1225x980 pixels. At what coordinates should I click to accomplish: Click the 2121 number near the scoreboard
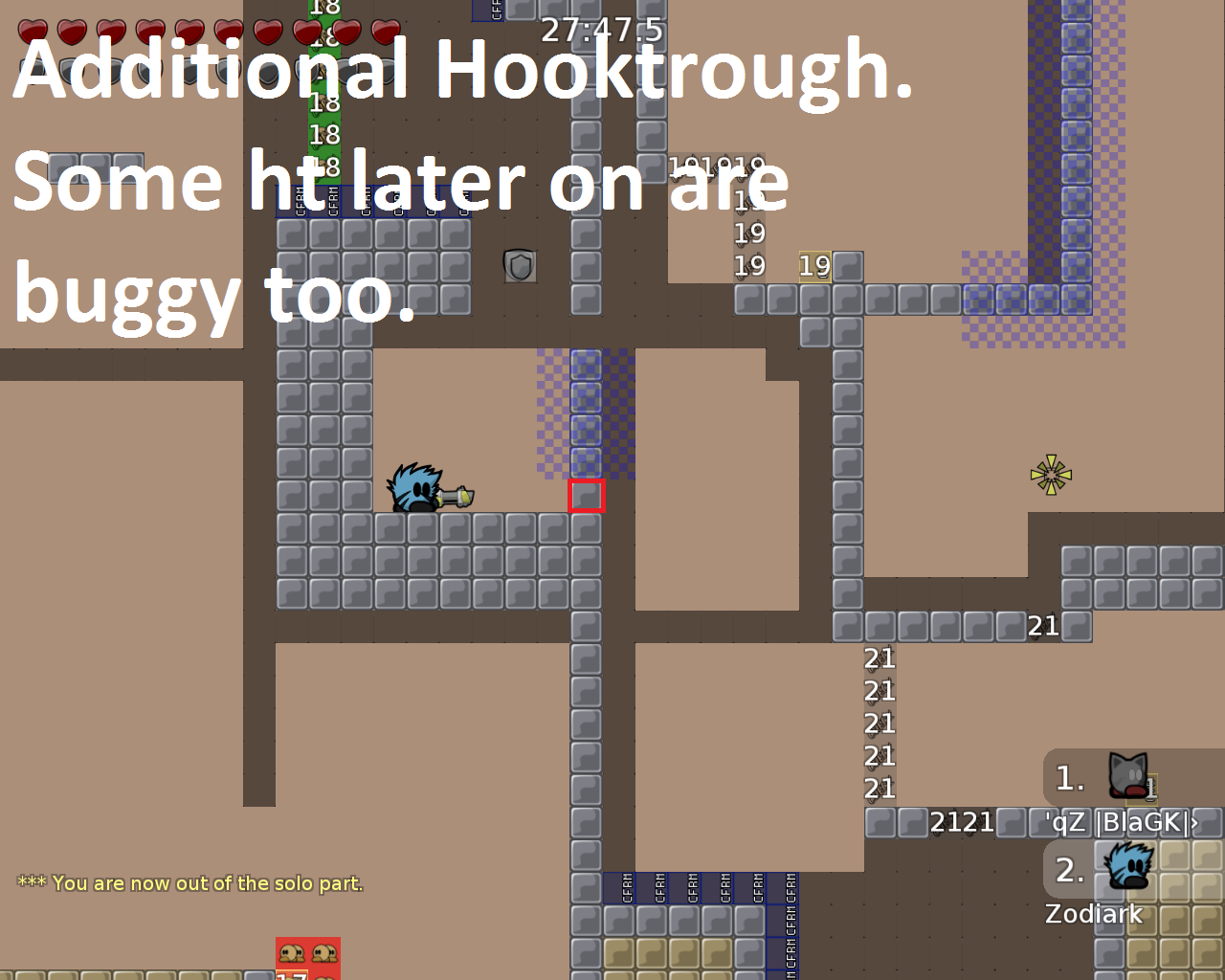pos(962,821)
